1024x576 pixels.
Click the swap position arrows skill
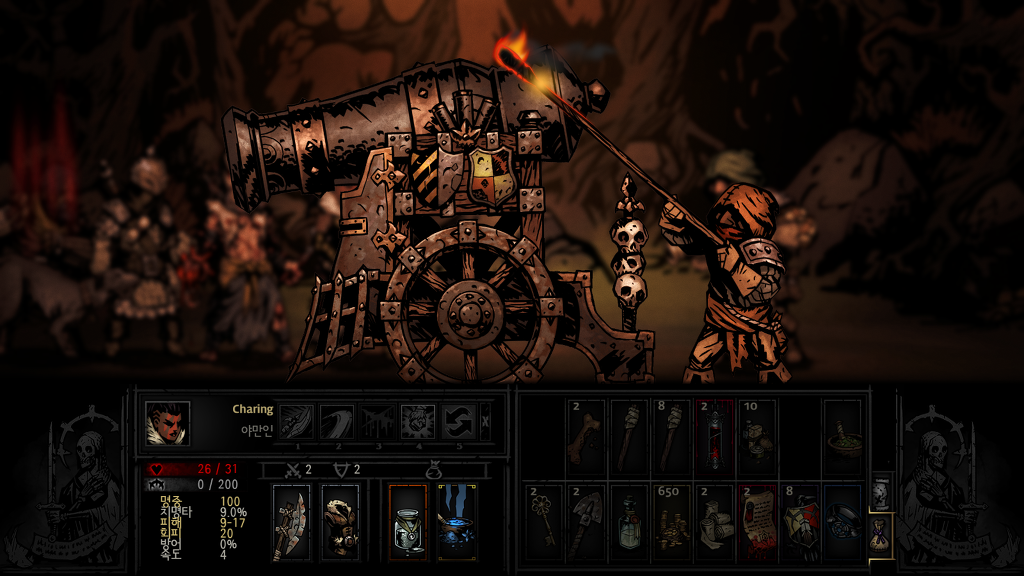tap(457, 422)
